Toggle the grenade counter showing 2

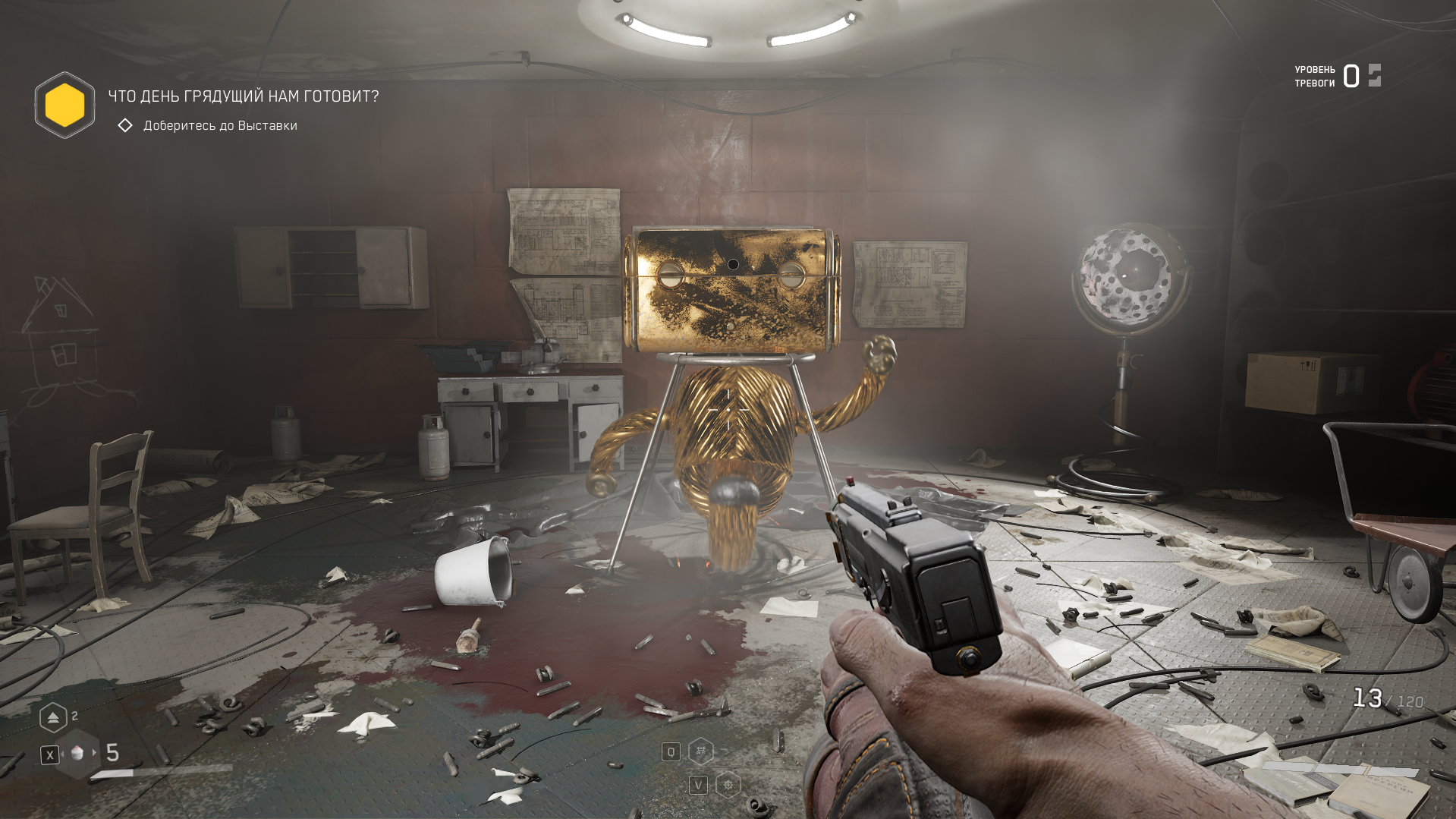(74, 714)
